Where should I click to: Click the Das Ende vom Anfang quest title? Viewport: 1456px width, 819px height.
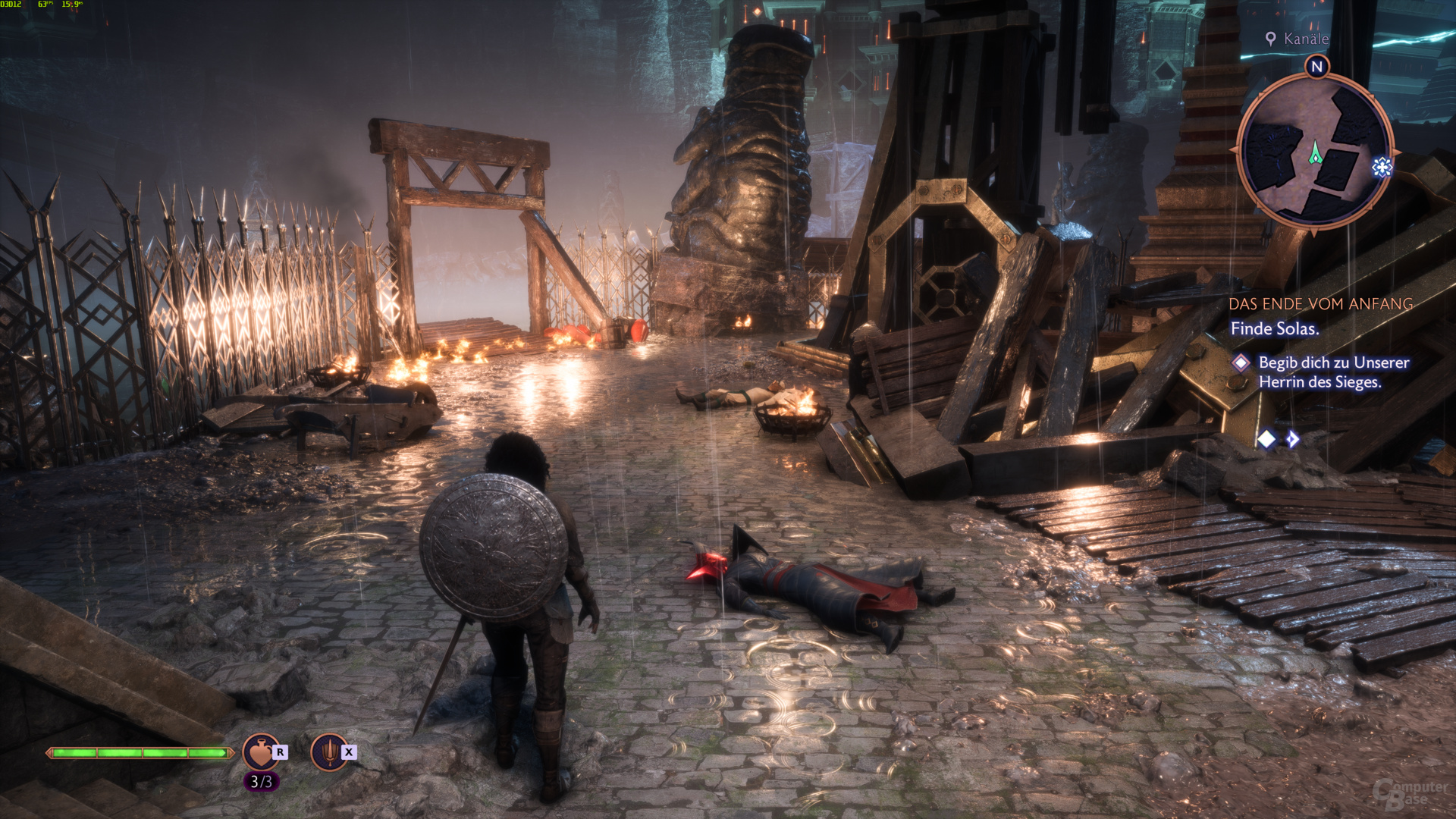pyautogui.click(x=1320, y=304)
